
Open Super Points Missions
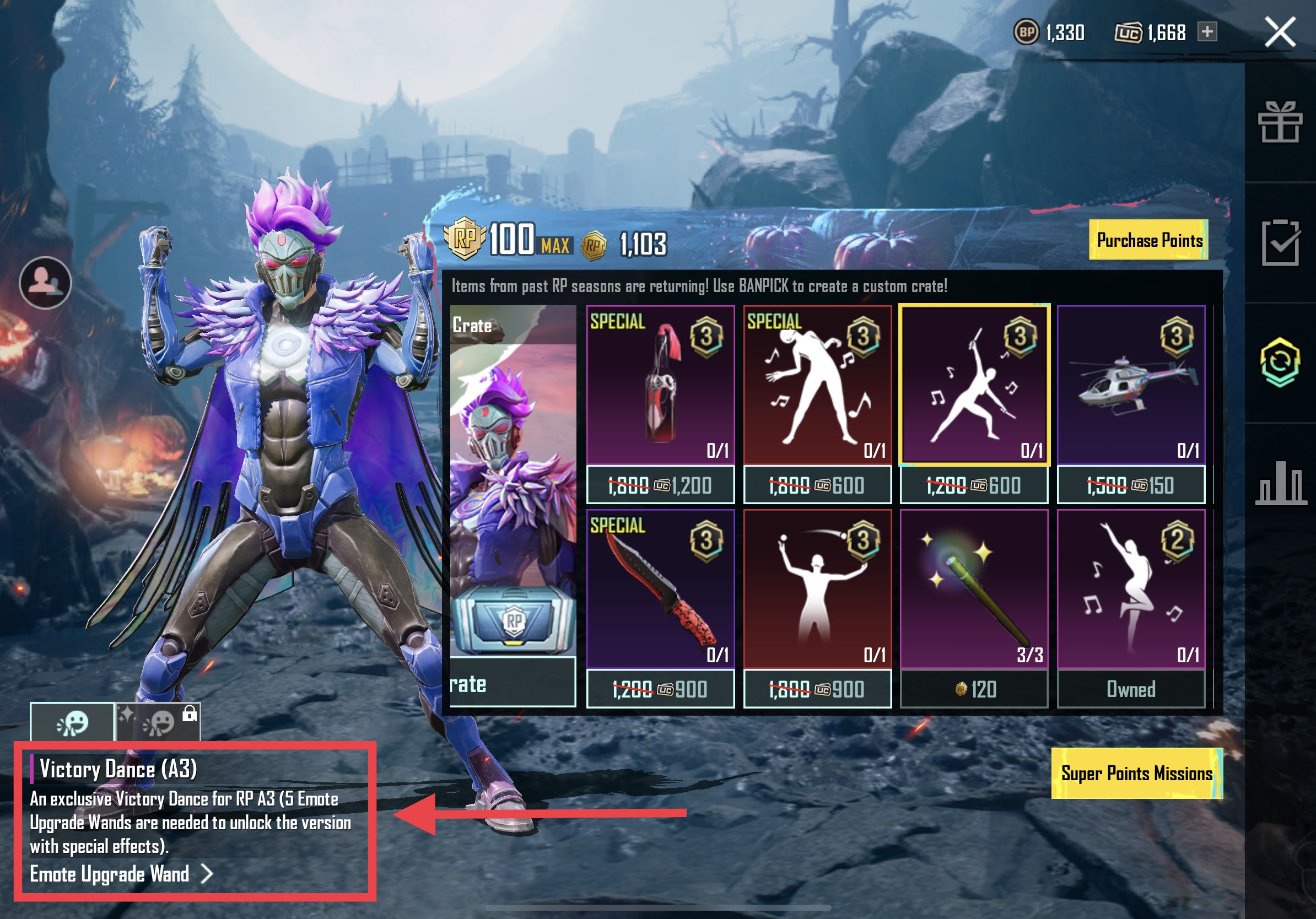(1136, 773)
